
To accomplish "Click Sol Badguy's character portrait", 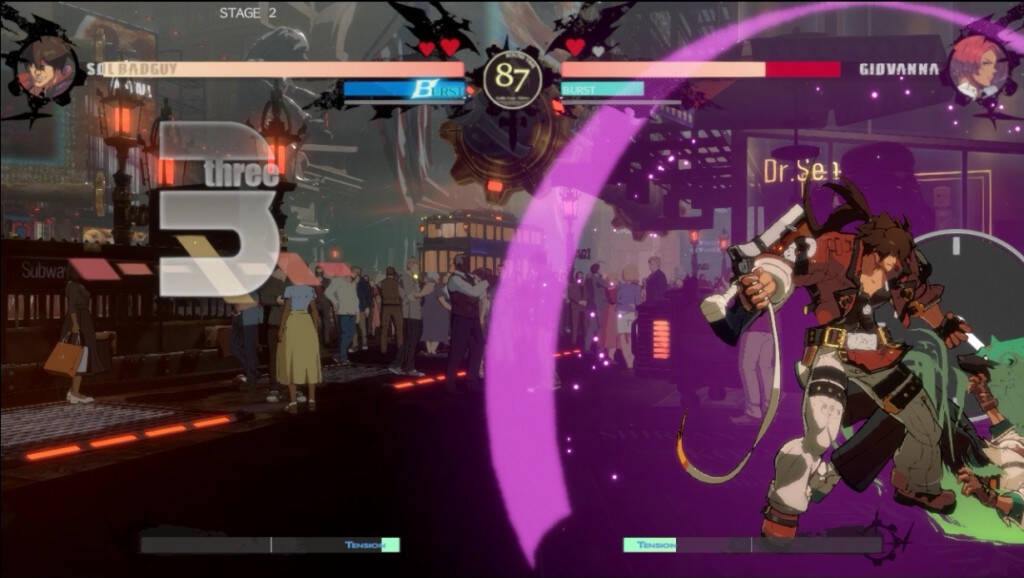I will (47, 68).
